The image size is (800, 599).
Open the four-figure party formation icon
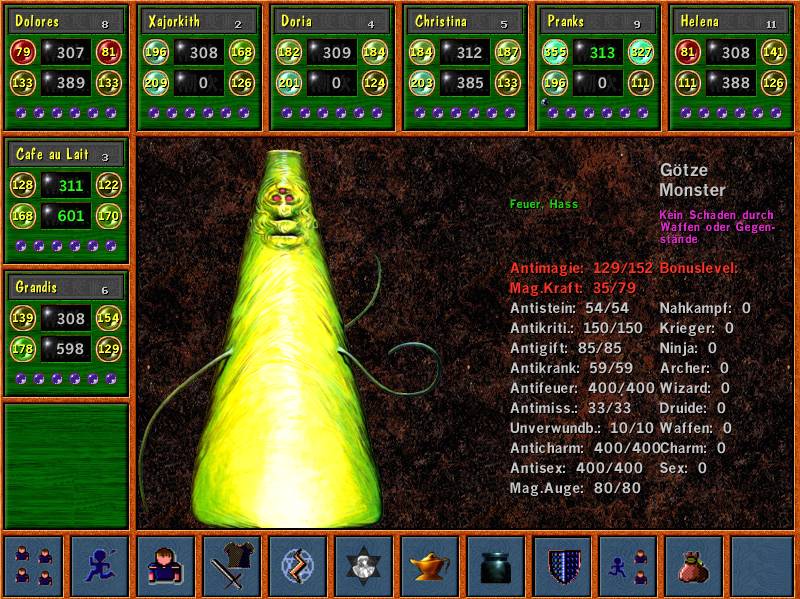[33, 566]
